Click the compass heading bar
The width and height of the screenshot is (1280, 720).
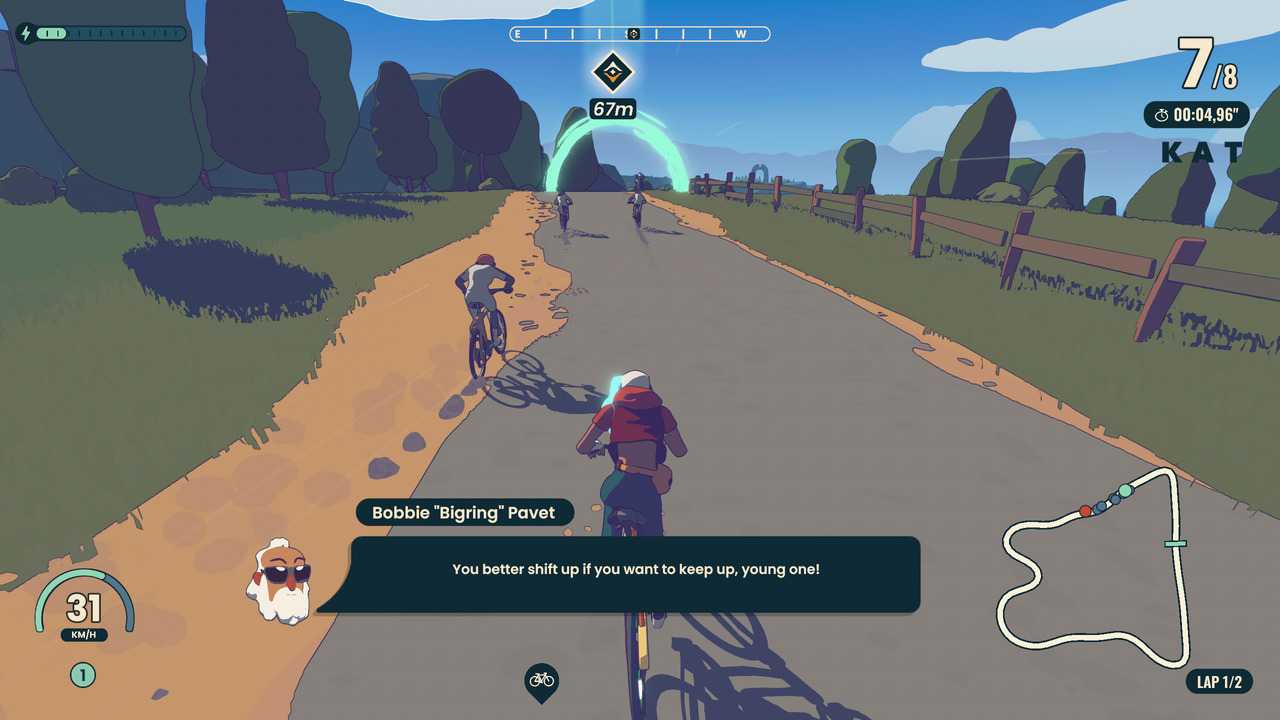[640, 34]
